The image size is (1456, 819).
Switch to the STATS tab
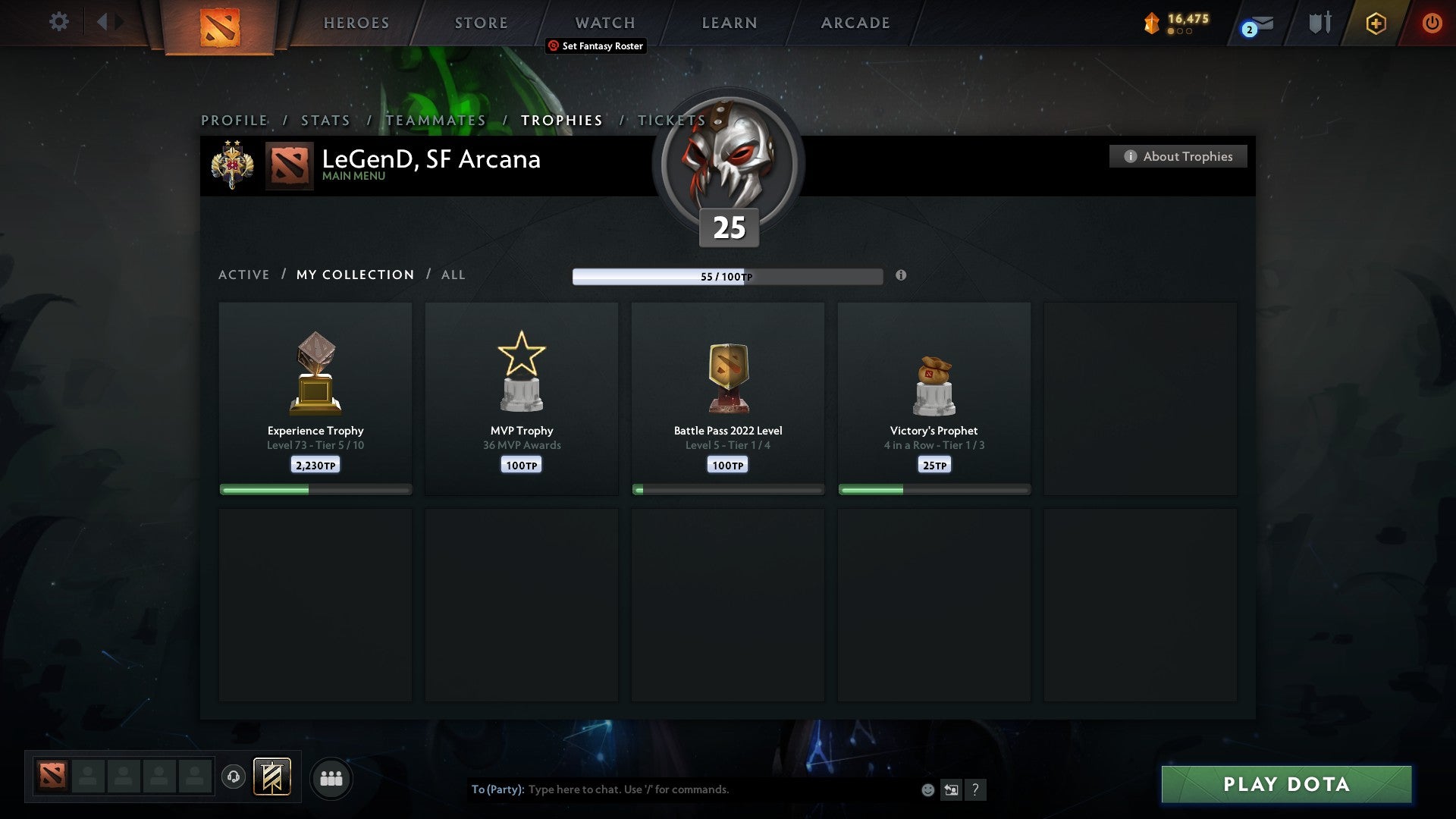(325, 120)
